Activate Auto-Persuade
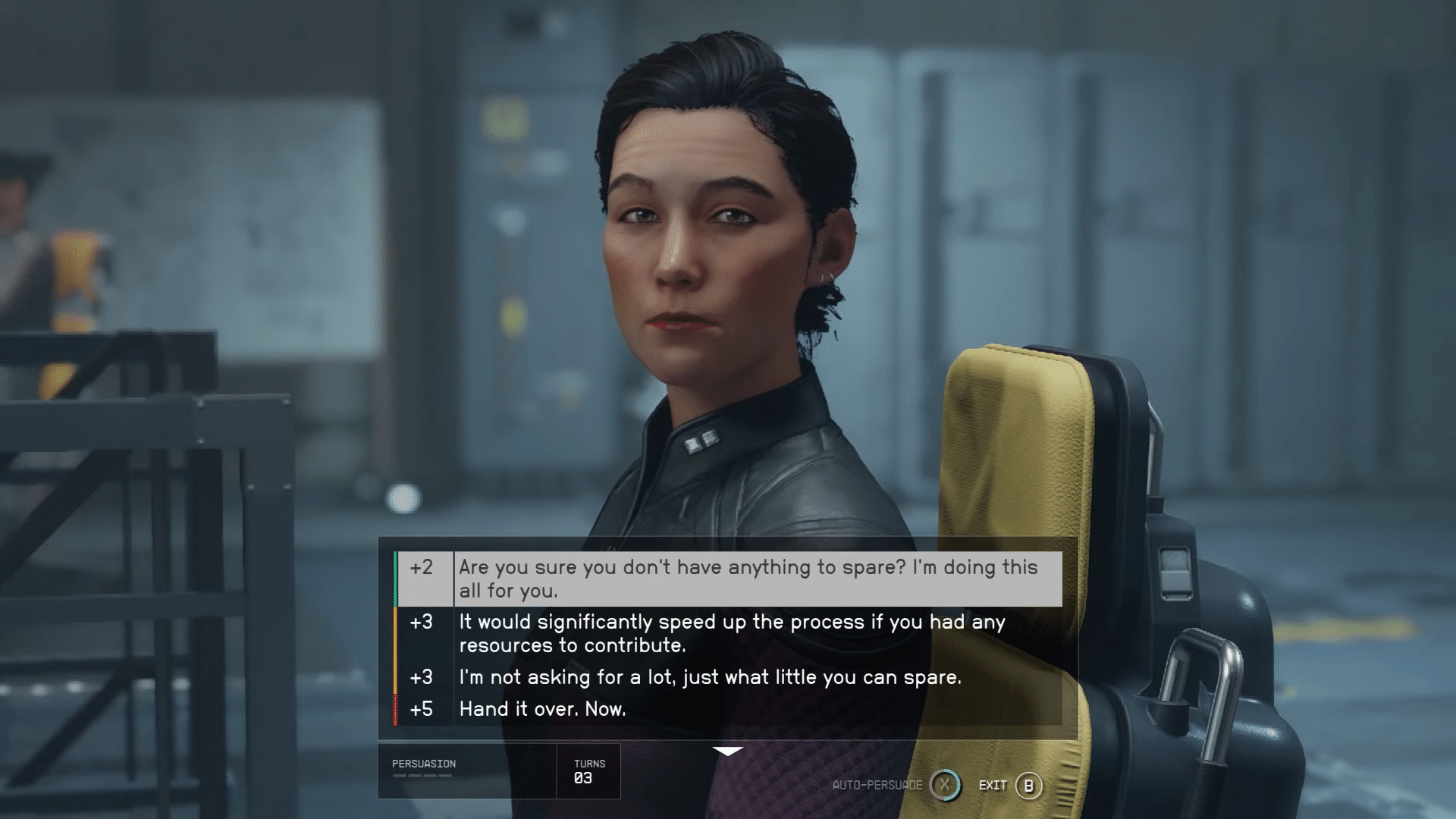The image size is (1456, 819). pyautogui.click(x=944, y=786)
